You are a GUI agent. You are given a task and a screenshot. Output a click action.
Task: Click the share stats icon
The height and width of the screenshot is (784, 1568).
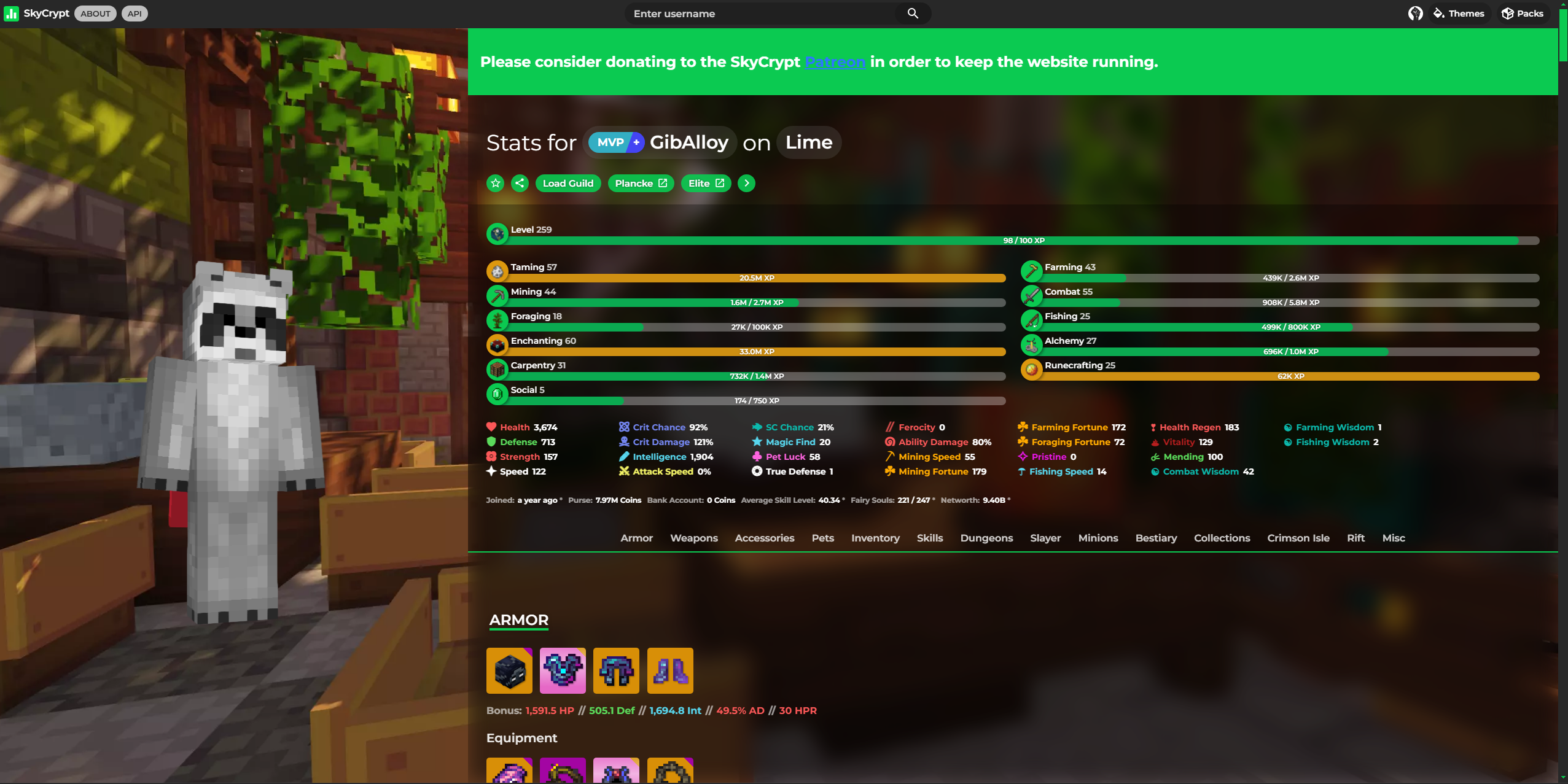(519, 183)
